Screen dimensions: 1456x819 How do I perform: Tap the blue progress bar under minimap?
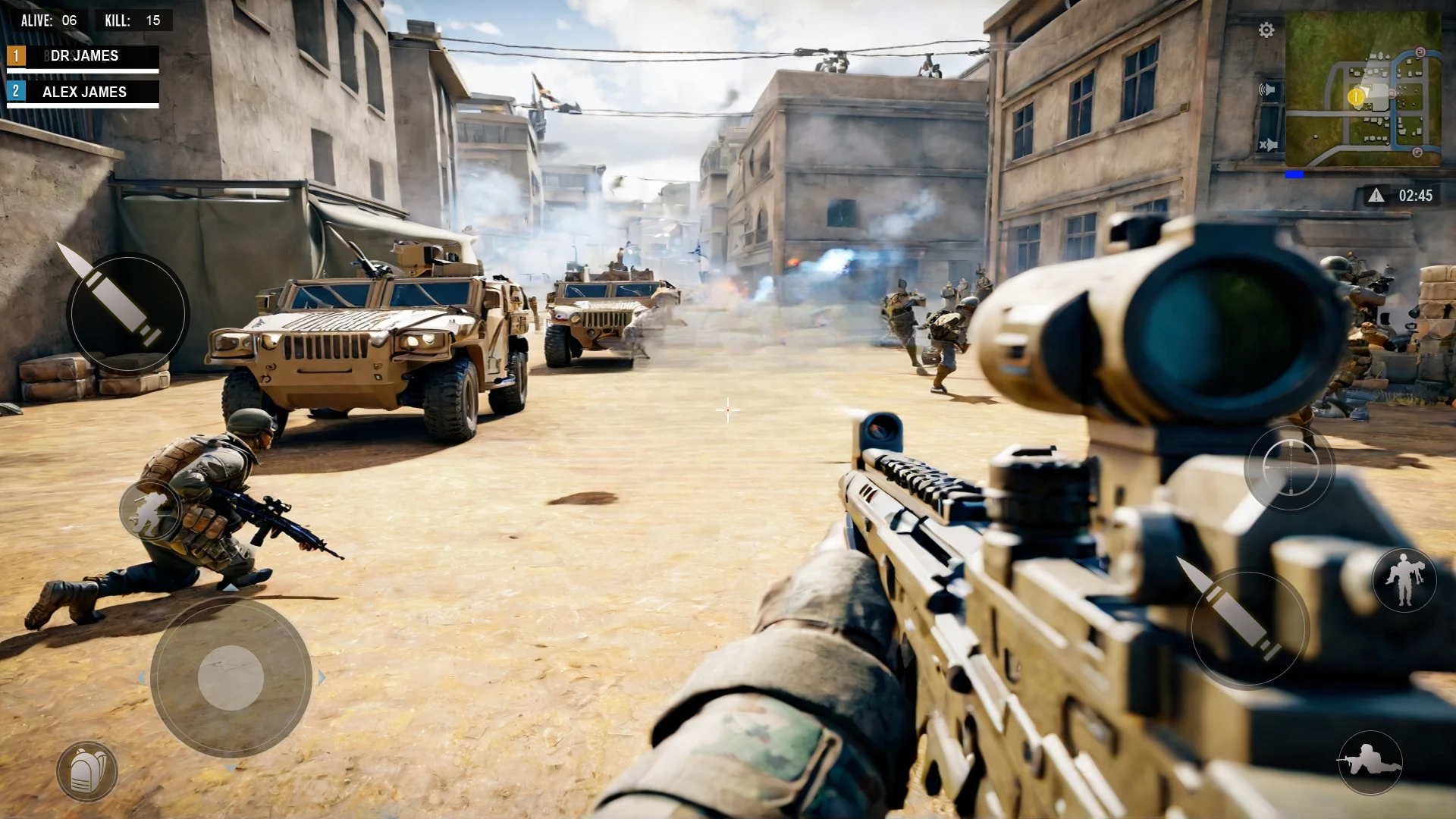pyautogui.click(x=1293, y=173)
